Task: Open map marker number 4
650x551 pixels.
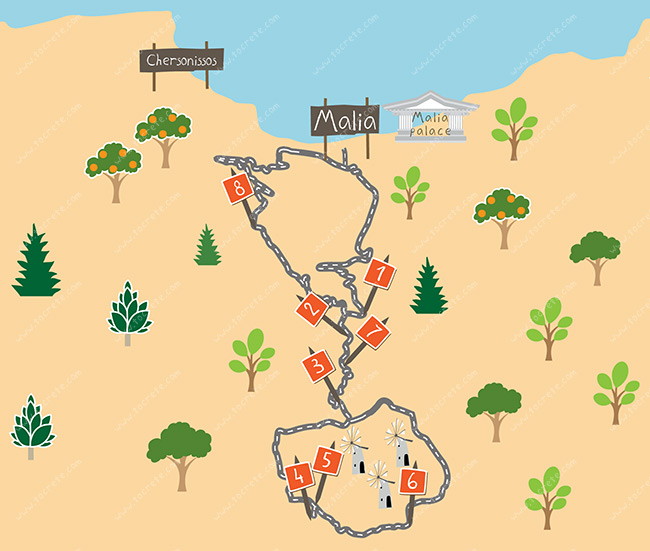Action: coord(298,477)
